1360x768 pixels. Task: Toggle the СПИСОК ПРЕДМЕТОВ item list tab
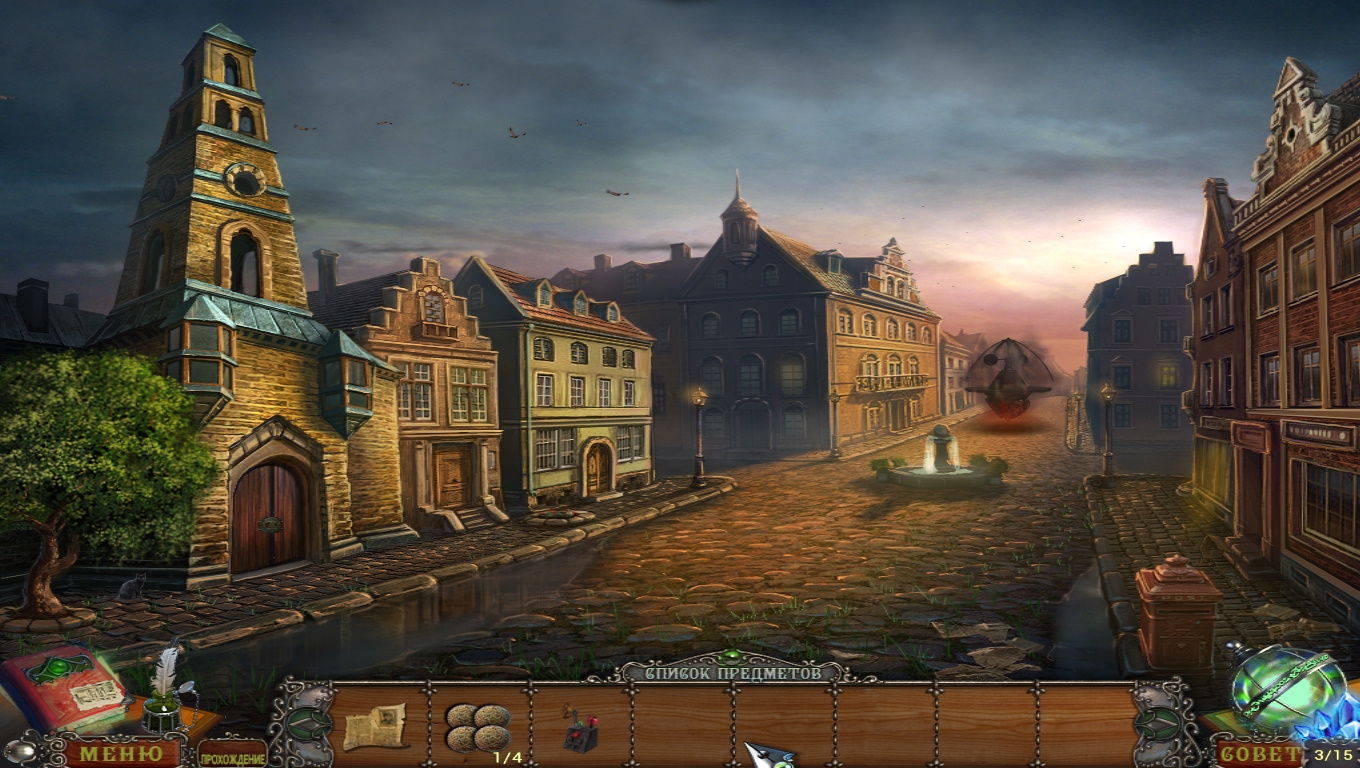[732, 673]
